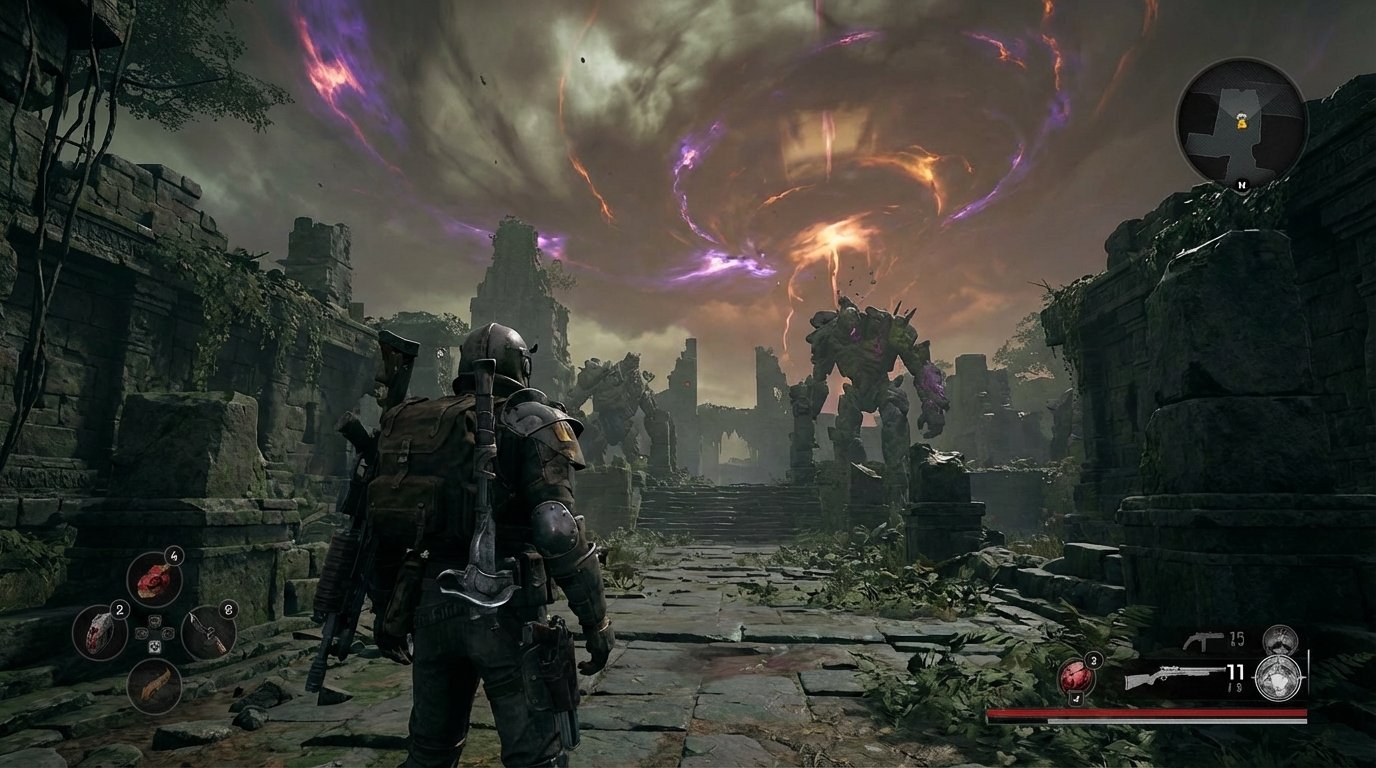Screen dimensions: 1376x768
Task: Toggle the left d-pad slot indicator
Action: (142, 634)
